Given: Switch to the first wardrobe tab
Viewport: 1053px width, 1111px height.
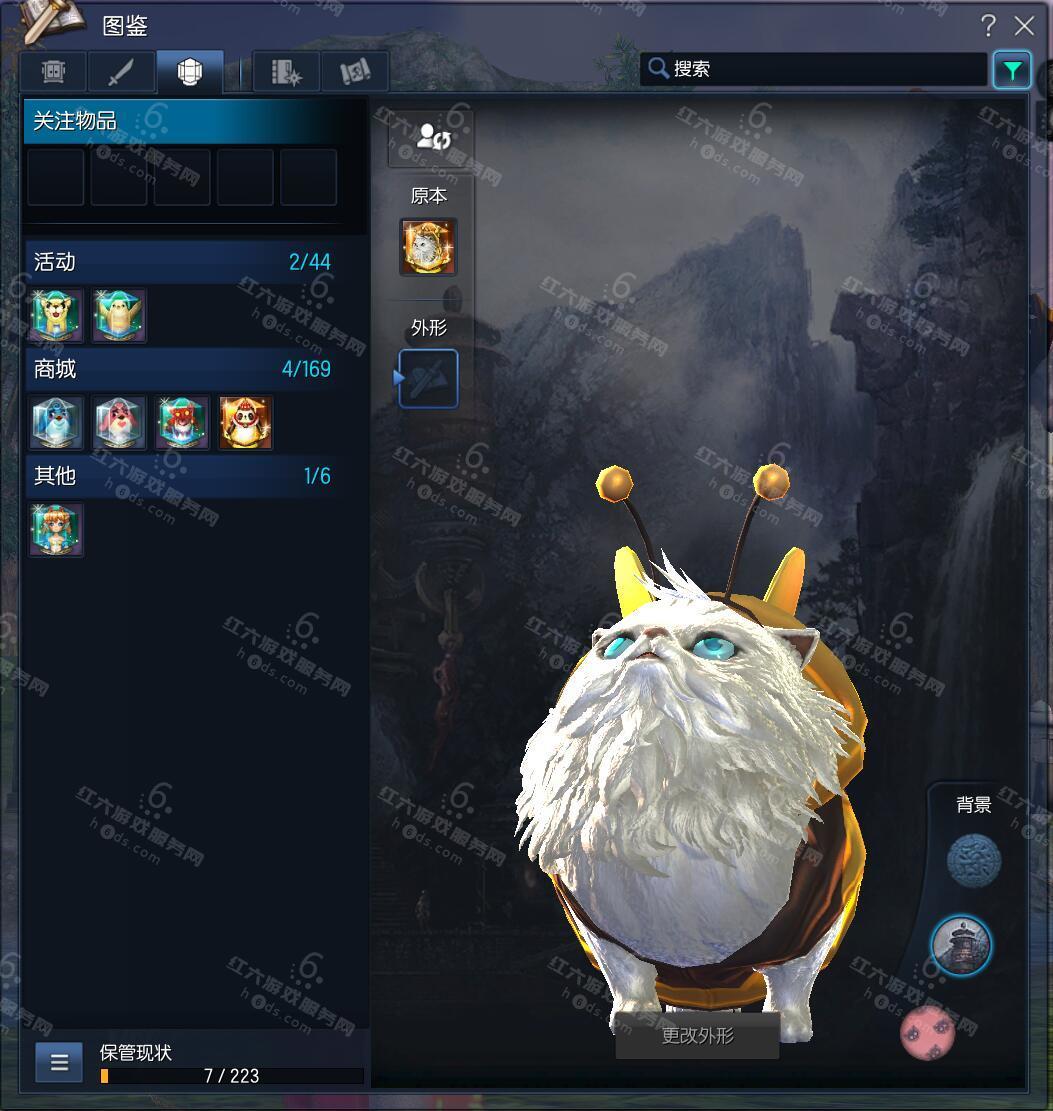Looking at the screenshot, I should [54, 72].
